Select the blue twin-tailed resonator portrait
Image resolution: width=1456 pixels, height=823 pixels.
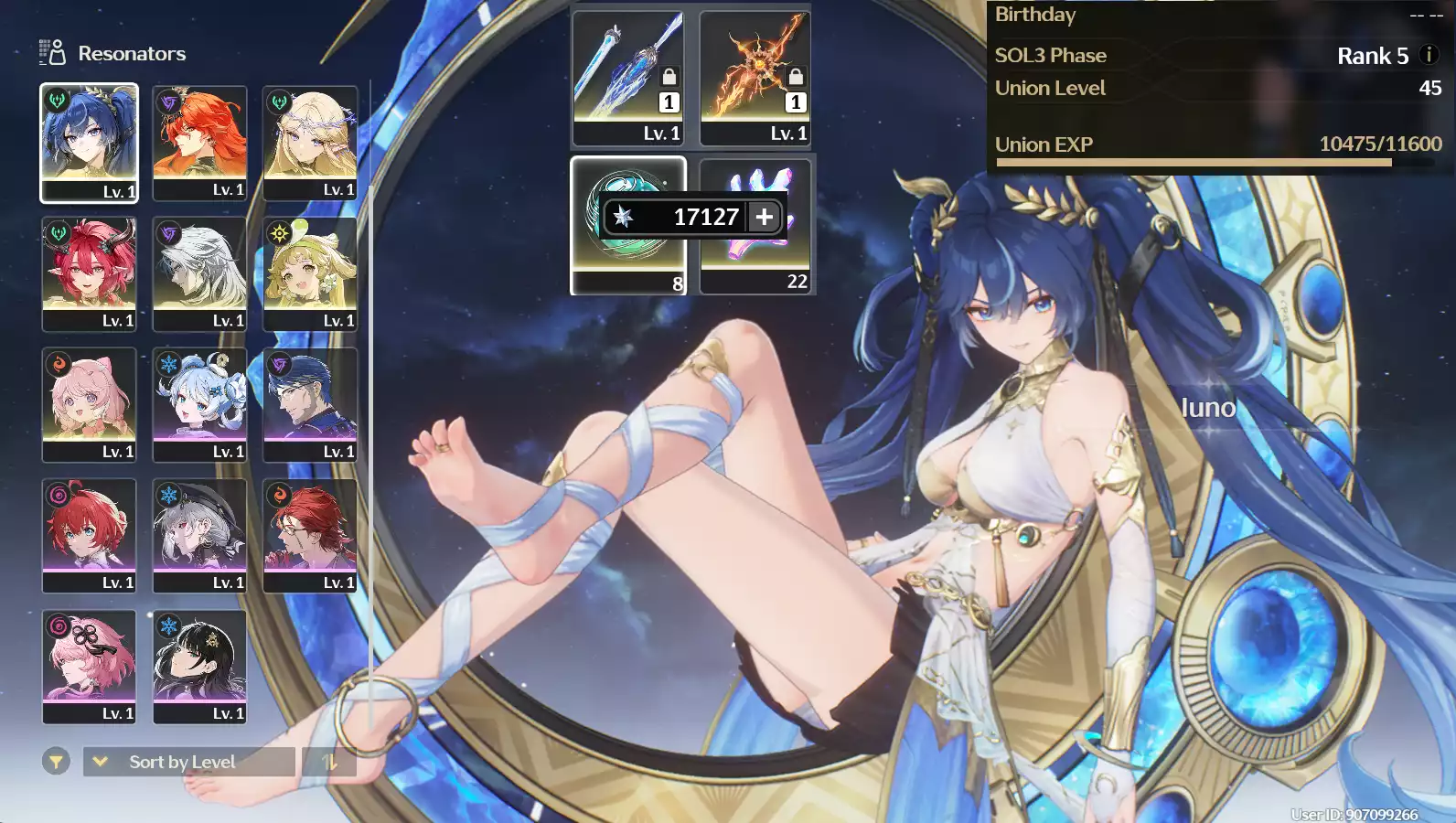click(89, 143)
